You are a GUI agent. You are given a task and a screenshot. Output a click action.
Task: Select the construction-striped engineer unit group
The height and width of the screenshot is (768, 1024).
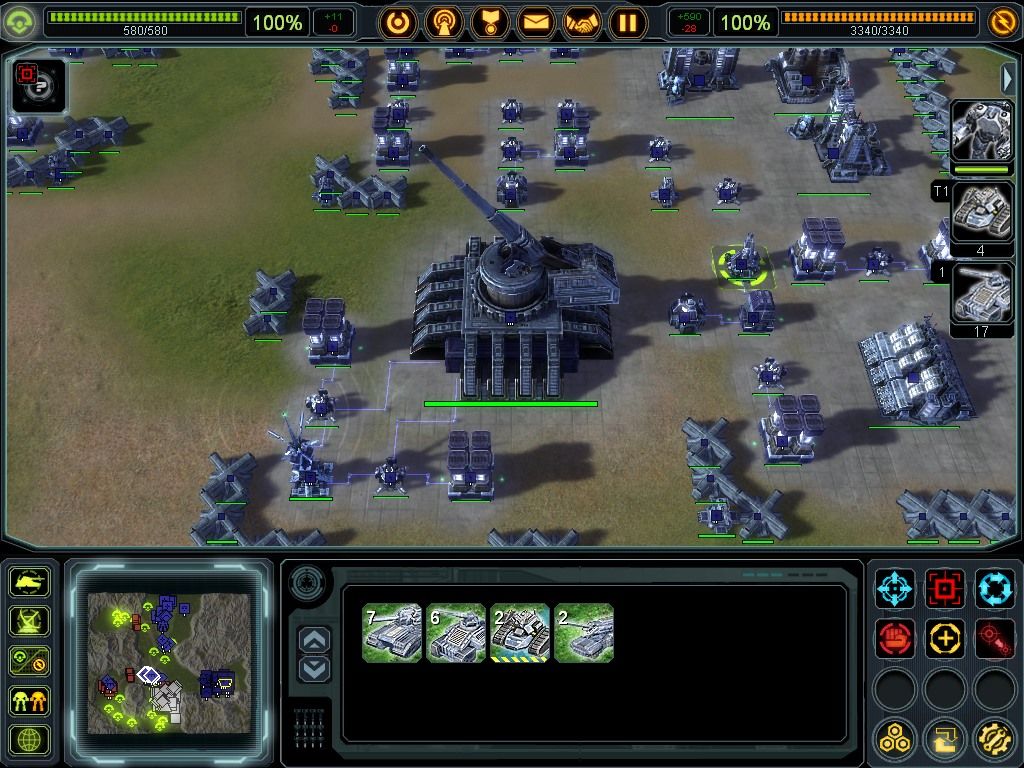pos(520,632)
